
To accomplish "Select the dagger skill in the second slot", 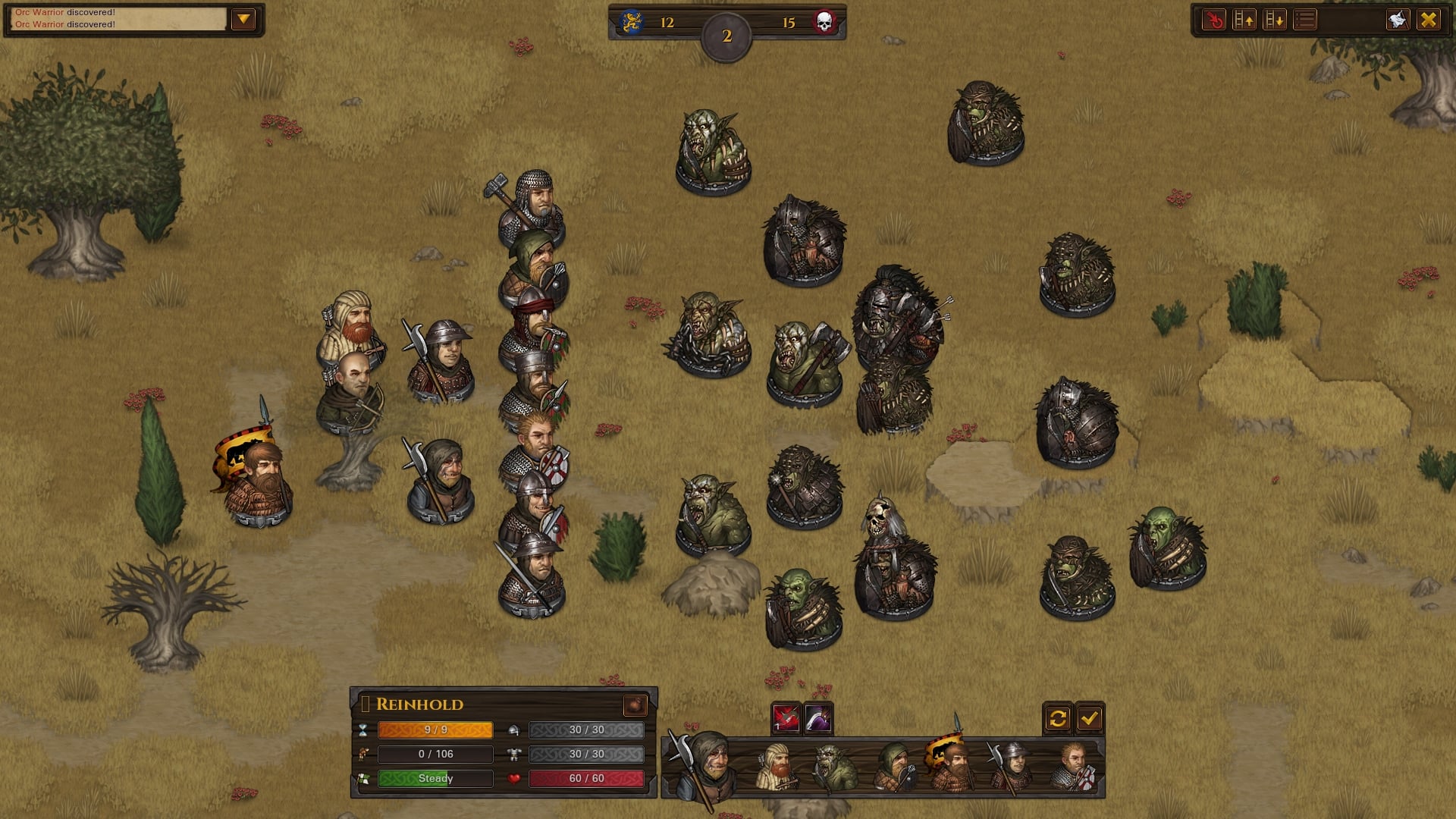I will 817,718.
